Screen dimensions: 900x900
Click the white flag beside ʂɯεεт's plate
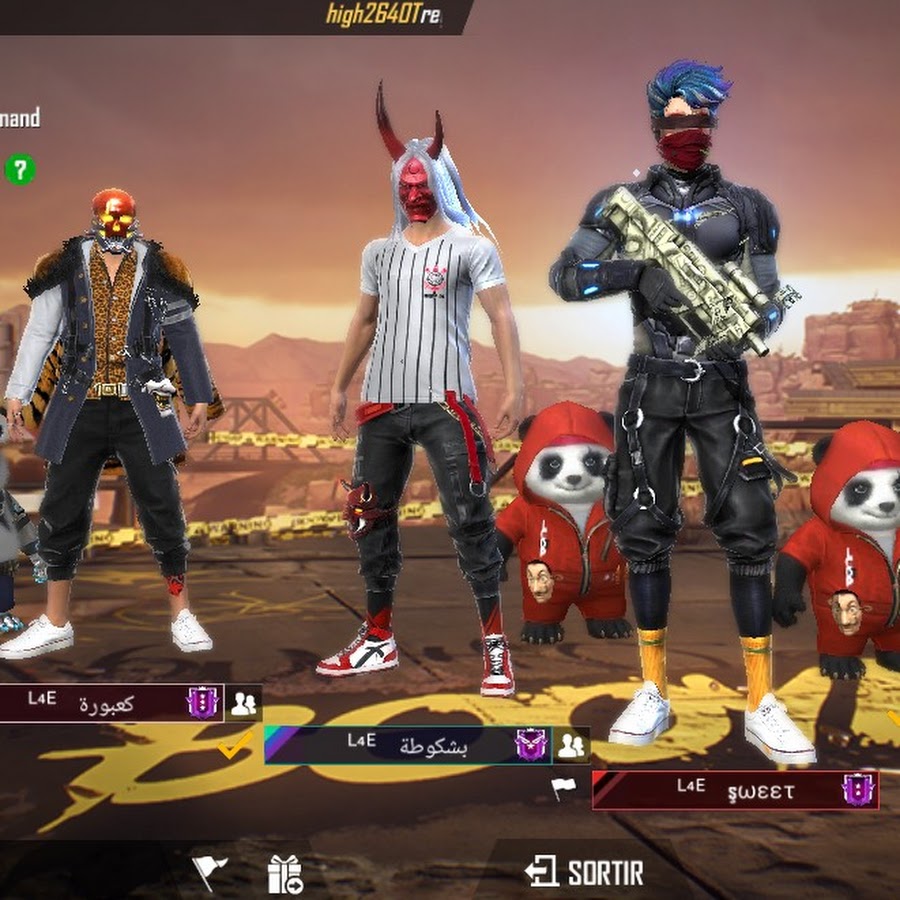564,788
